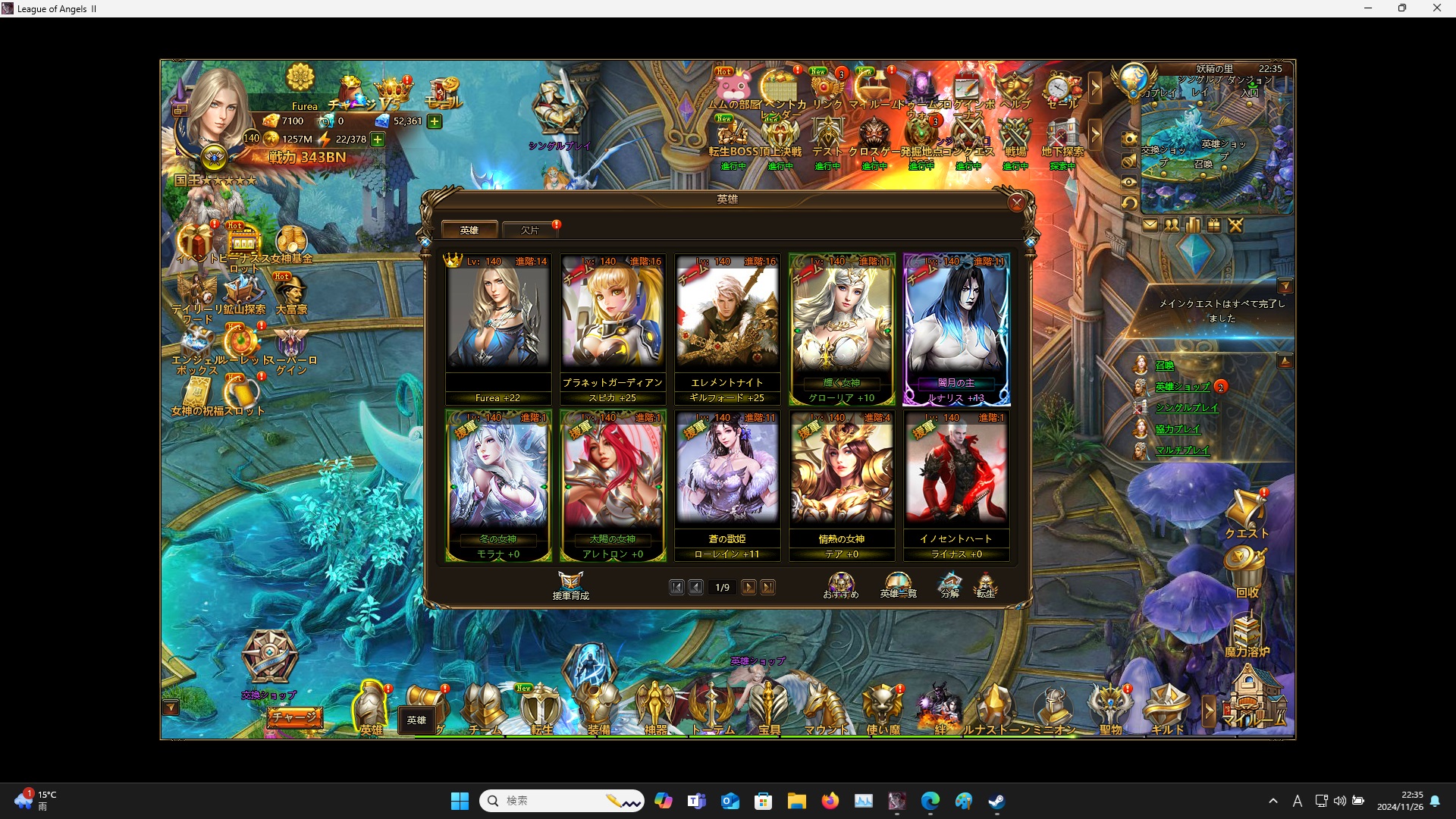Collapse the quest tracker with yellow arrow
Screen dimensions: 1456x819
[1285, 286]
